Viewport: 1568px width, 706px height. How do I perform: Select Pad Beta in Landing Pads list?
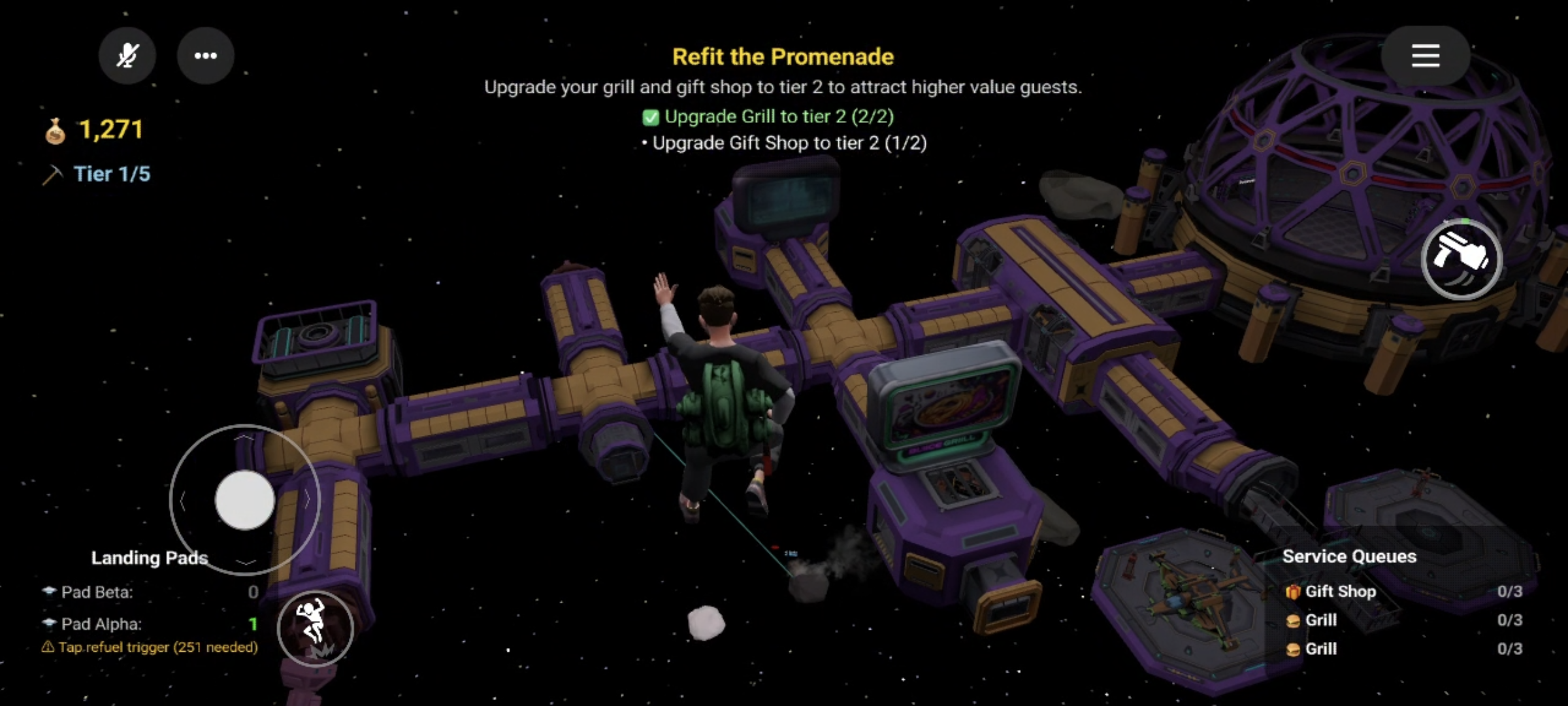coord(97,592)
